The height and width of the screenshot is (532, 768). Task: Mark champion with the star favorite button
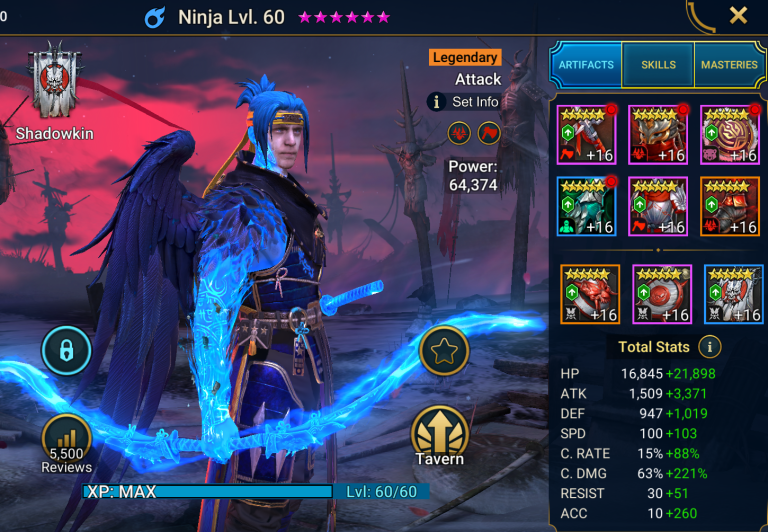[443, 351]
